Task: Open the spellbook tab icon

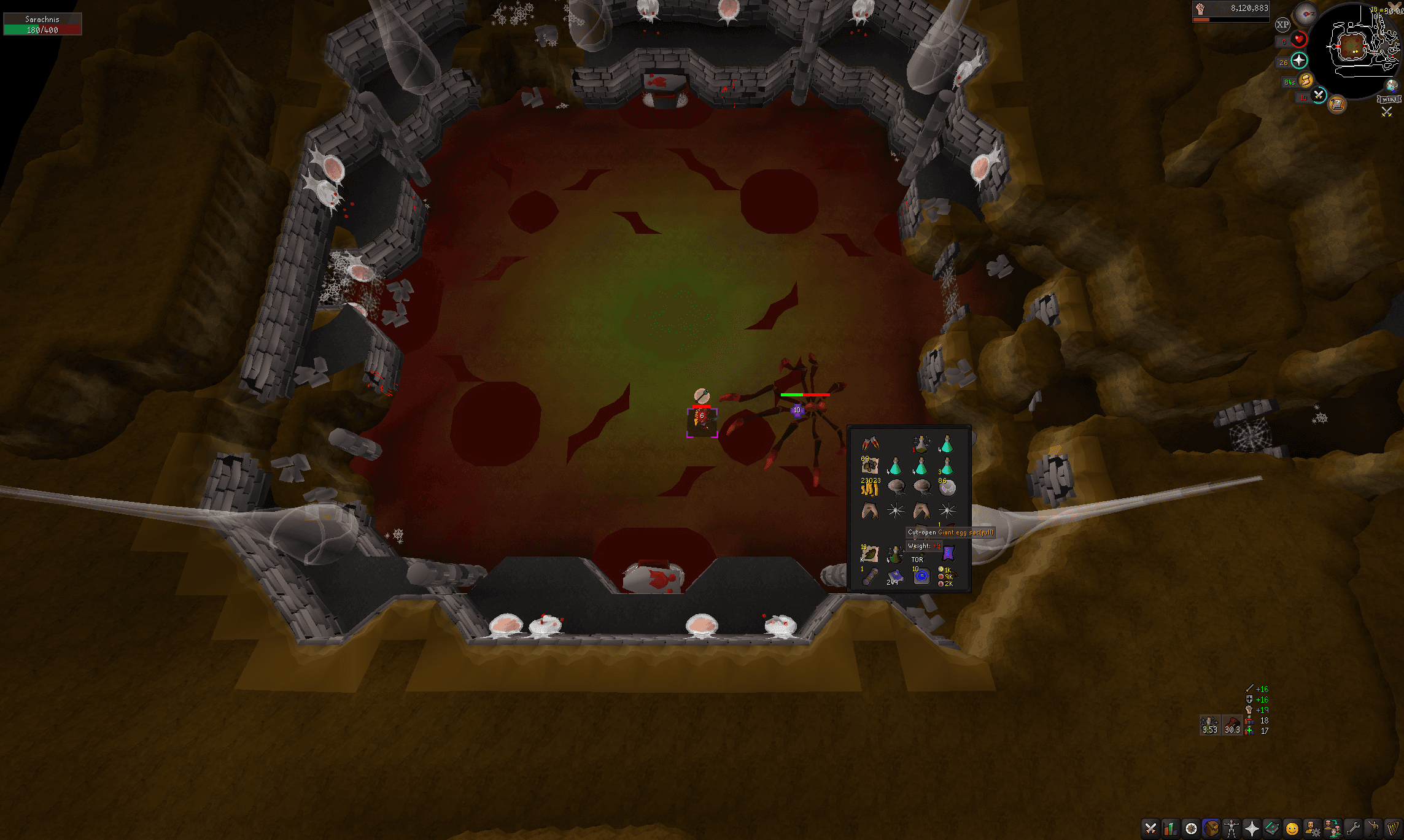Action: (x=1271, y=830)
